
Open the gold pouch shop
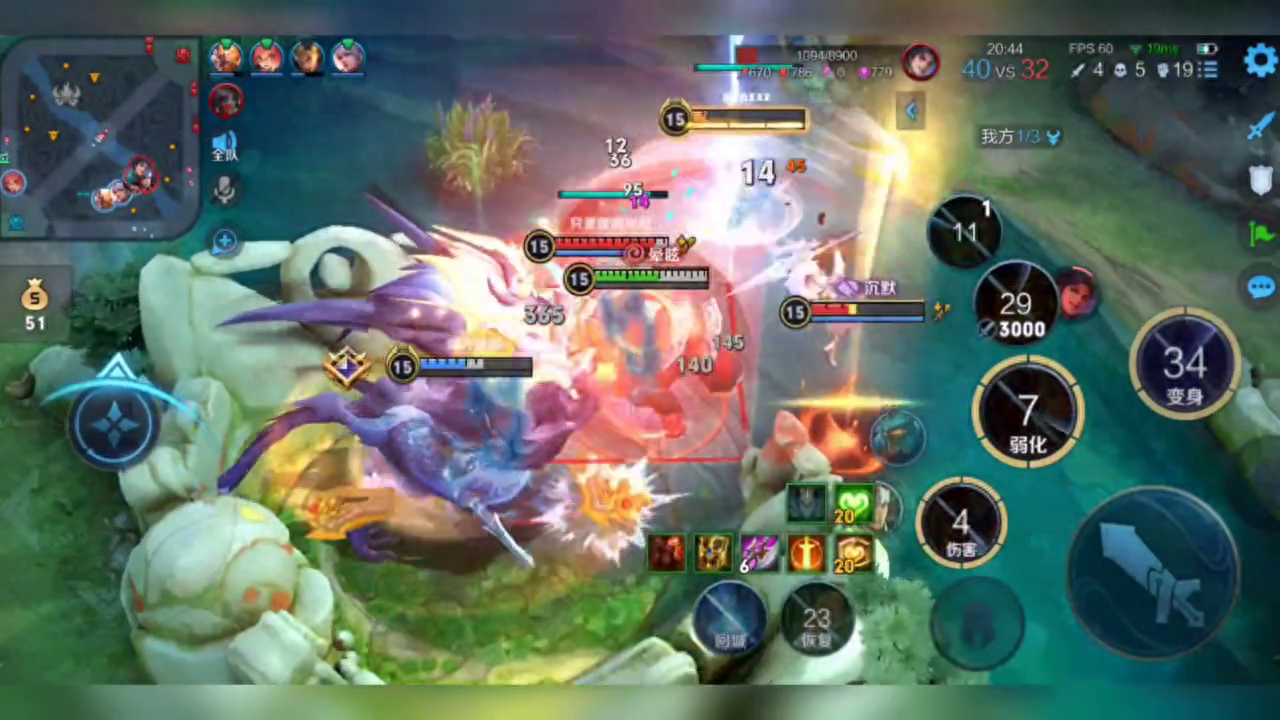click(35, 303)
